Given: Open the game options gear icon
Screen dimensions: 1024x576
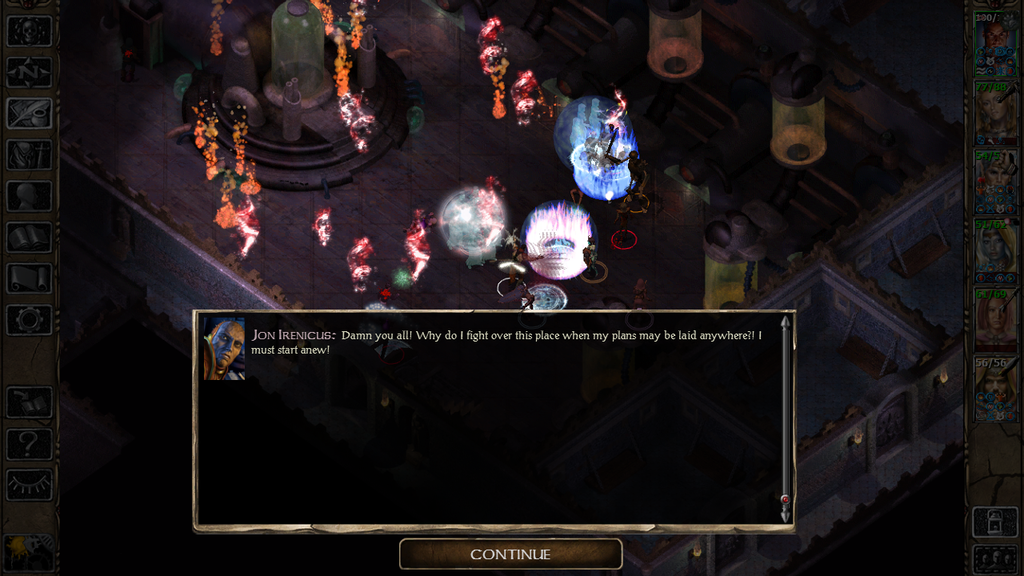Looking at the screenshot, I should [29, 320].
